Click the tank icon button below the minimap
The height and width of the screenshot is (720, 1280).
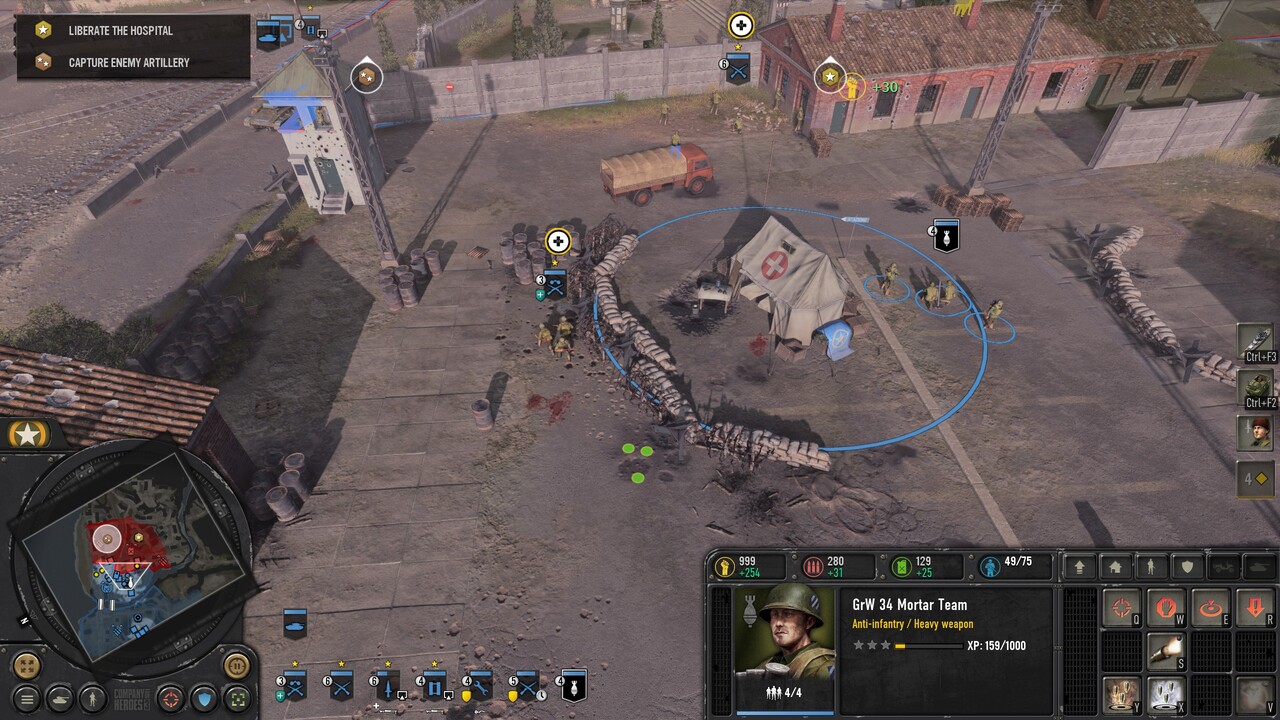click(60, 698)
